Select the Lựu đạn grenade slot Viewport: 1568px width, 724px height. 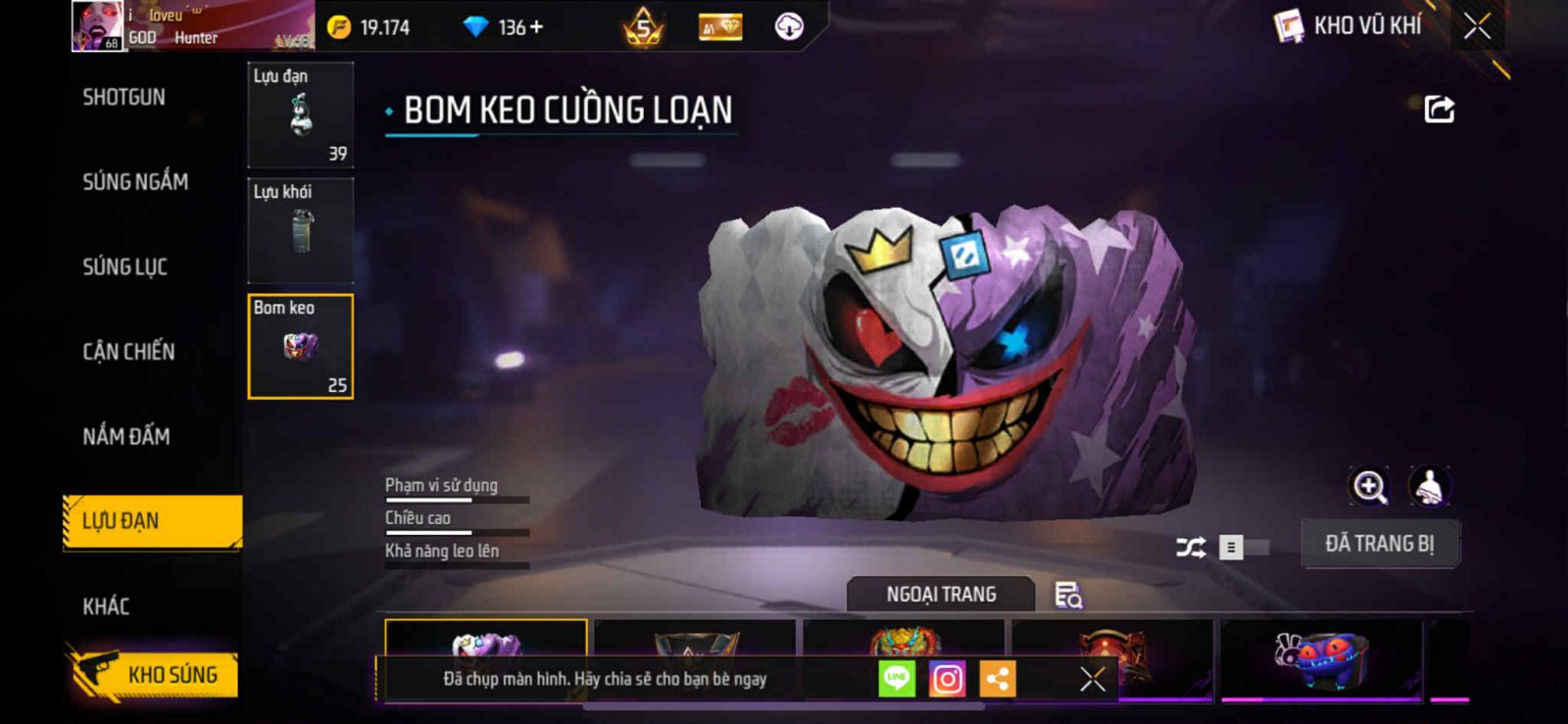point(300,115)
